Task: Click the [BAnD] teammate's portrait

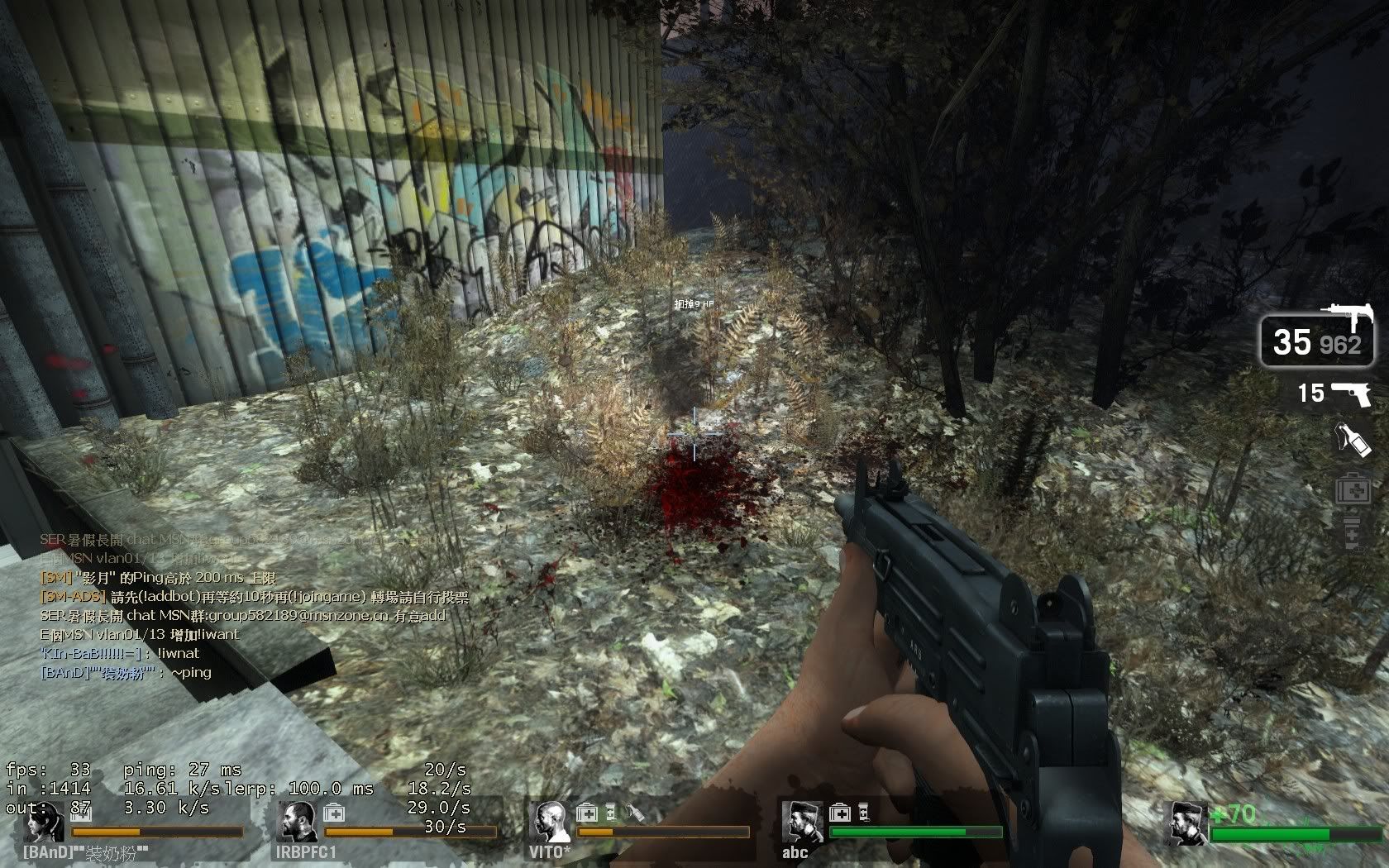Action: click(45, 822)
